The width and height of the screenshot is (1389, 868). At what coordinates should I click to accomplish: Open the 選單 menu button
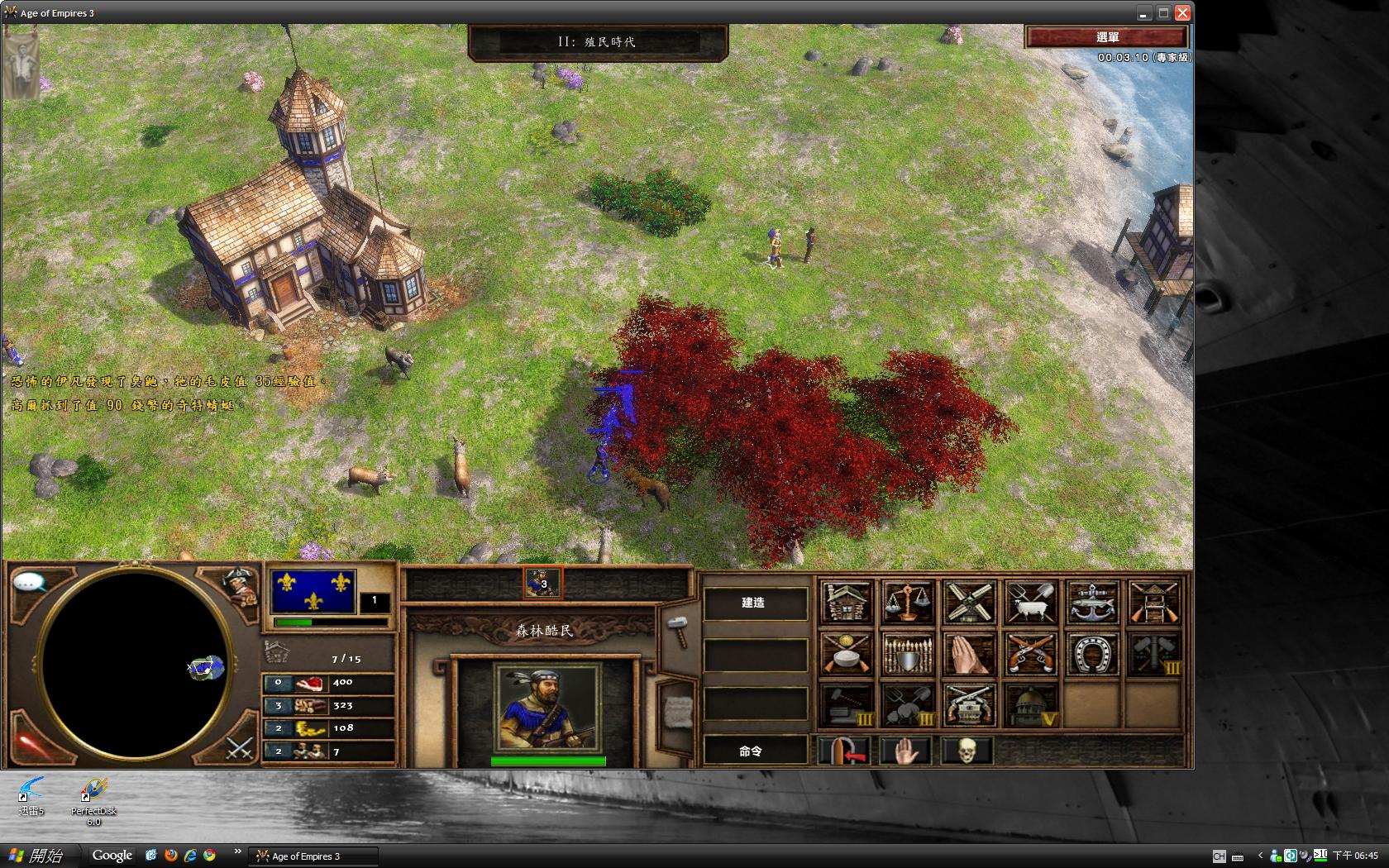pos(1107,37)
